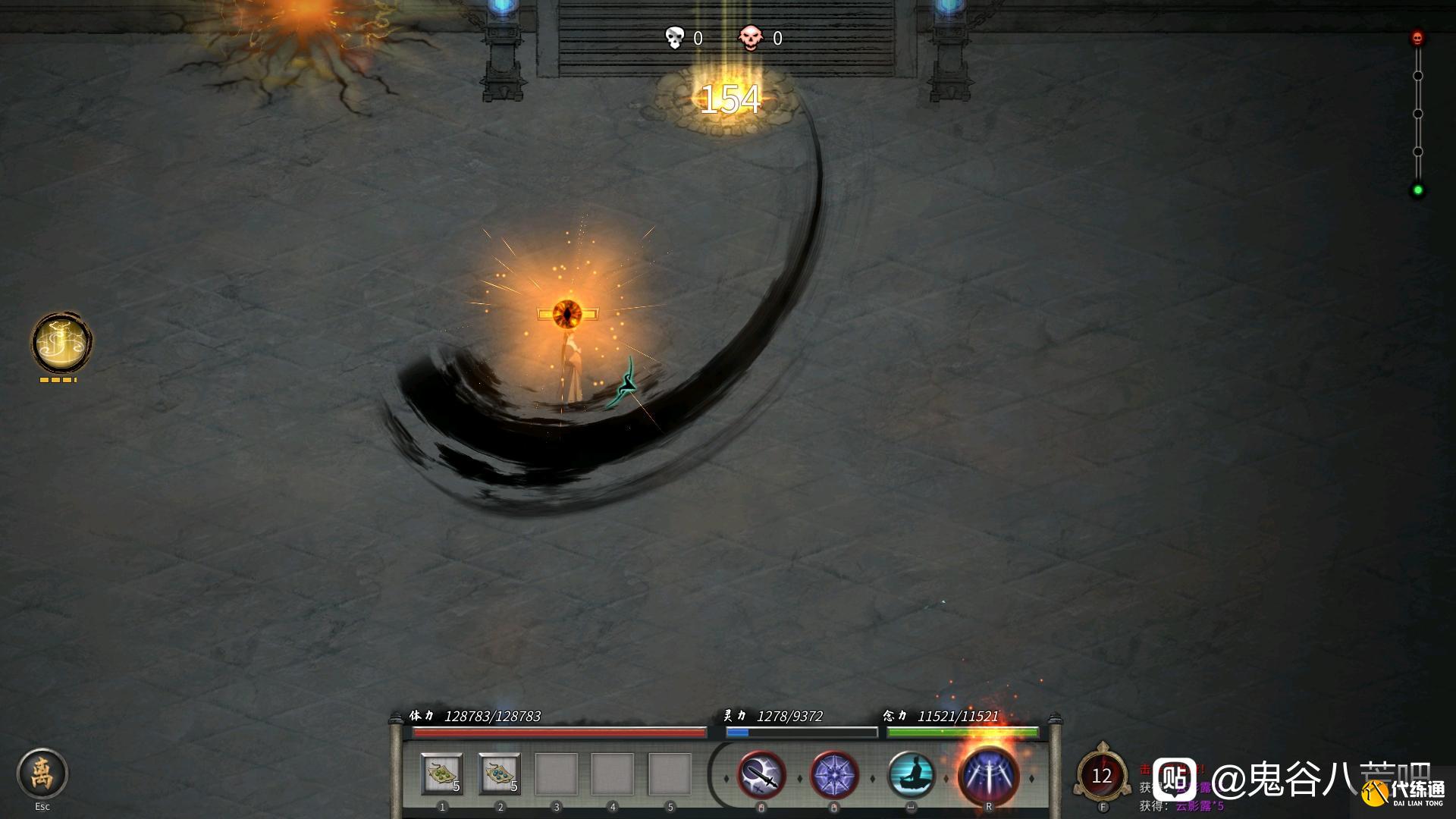Click the red skull node on stage tracker
1456x819 pixels.
(x=1417, y=37)
